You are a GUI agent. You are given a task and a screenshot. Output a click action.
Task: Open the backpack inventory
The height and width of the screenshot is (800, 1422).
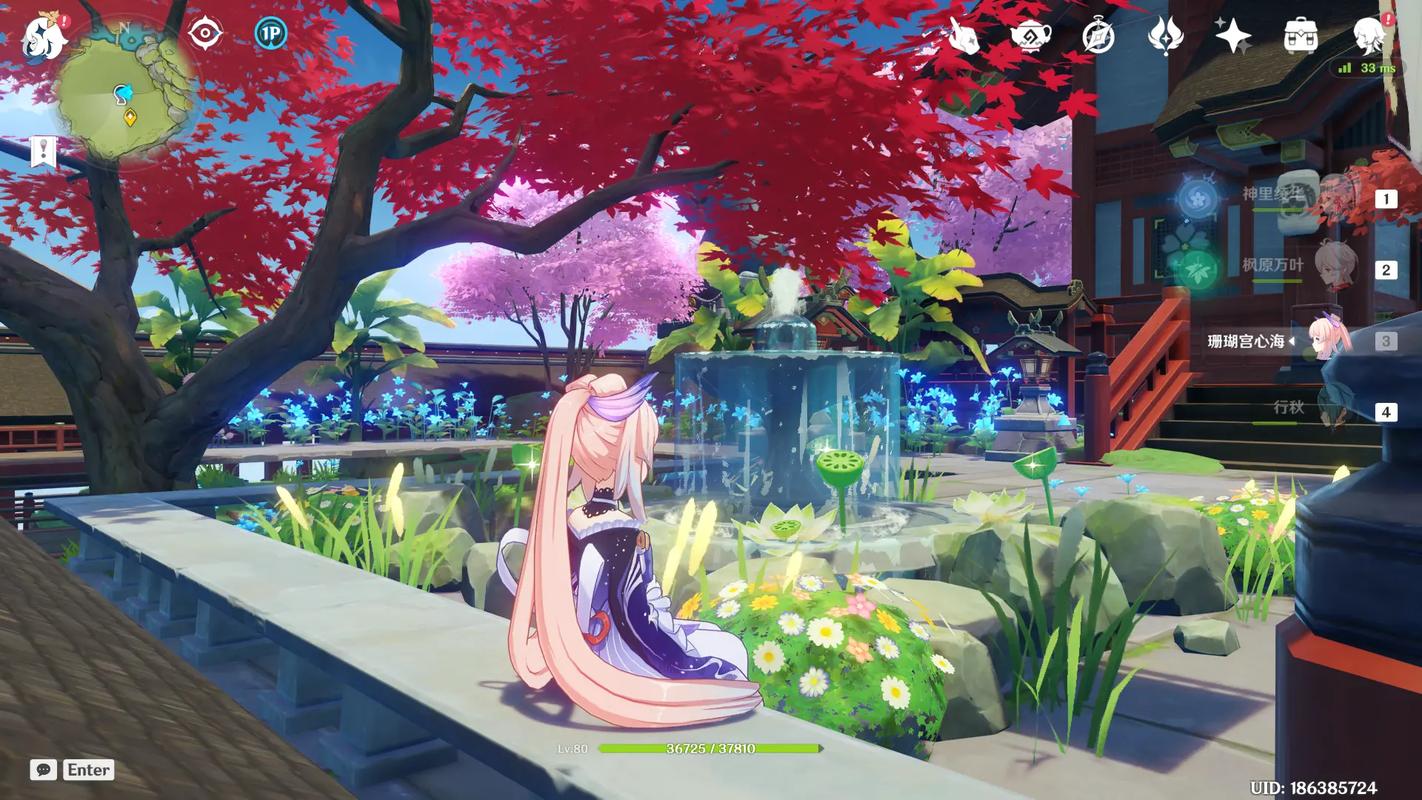coord(1300,37)
